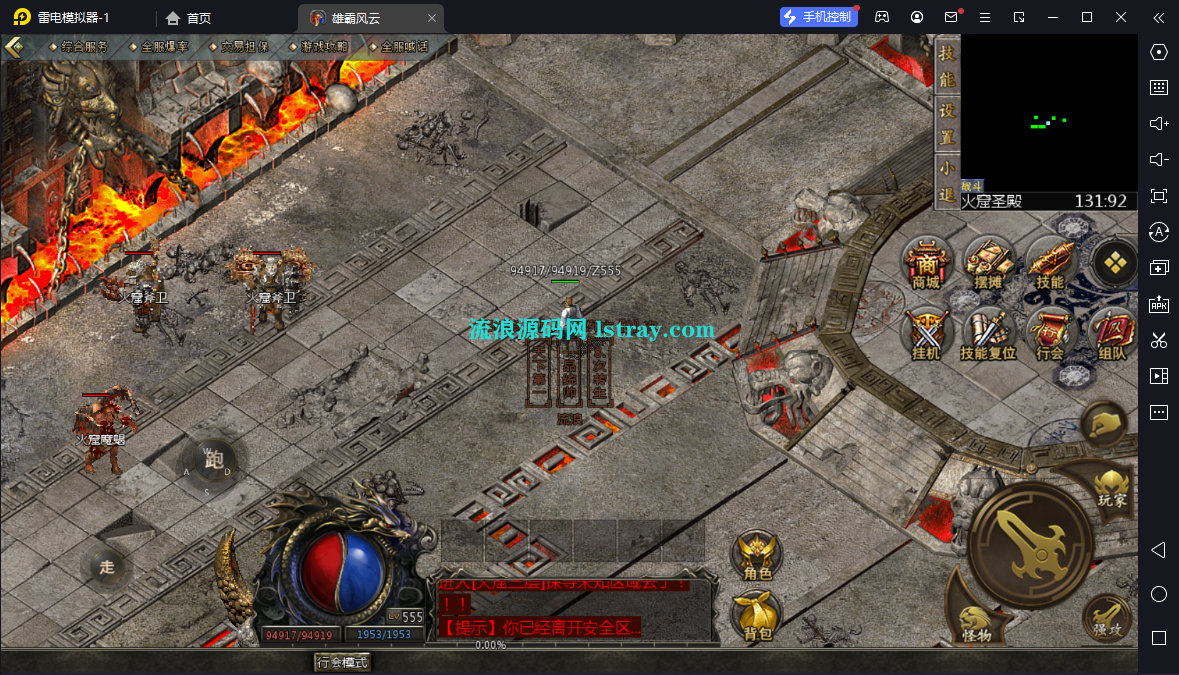Viewport: 1179px width, 675px height.
Task: Open the 游戏攻略 guide entry
Action: click(x=324, y=47)
